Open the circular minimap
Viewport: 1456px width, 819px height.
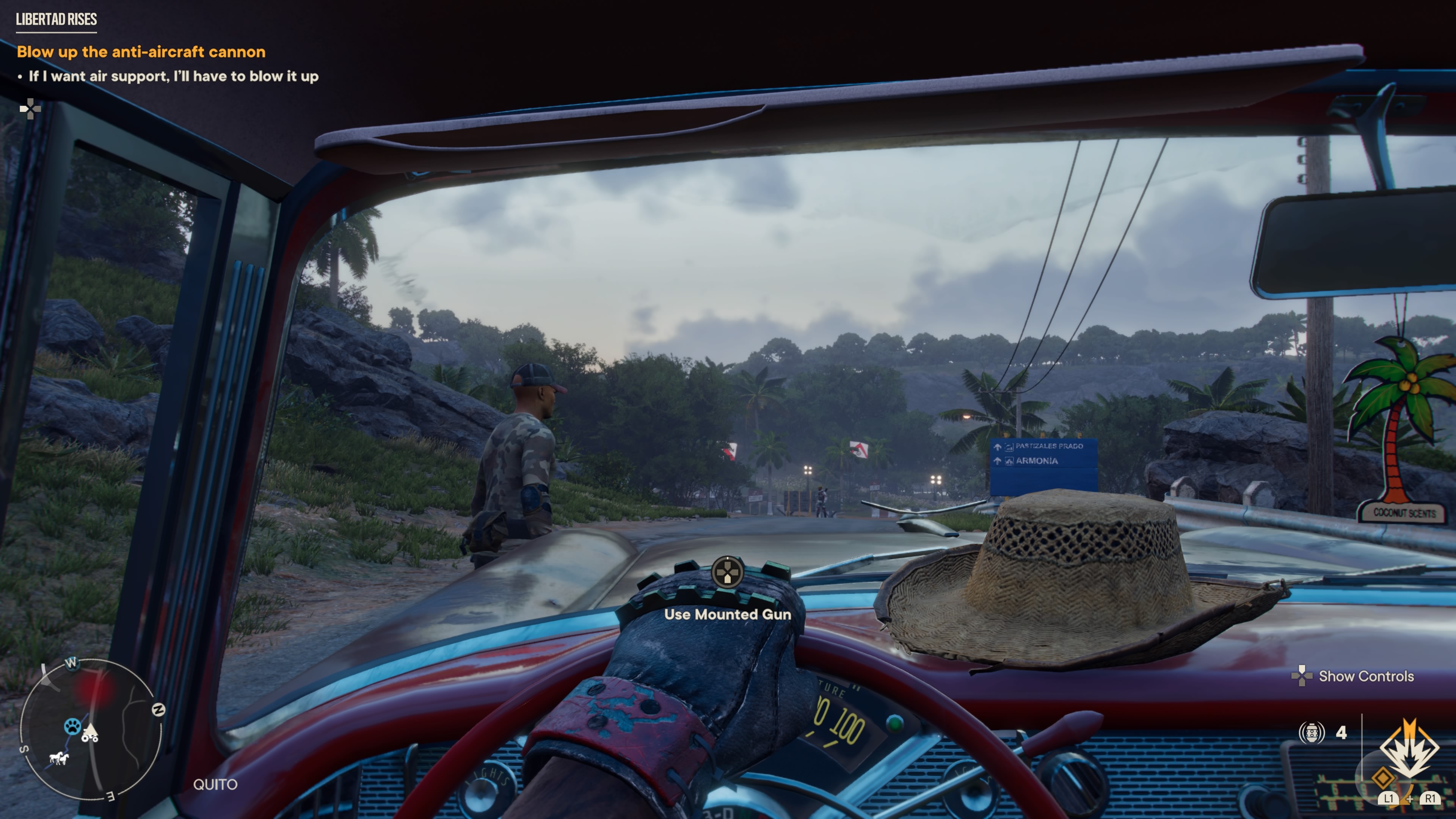point(91,729)
